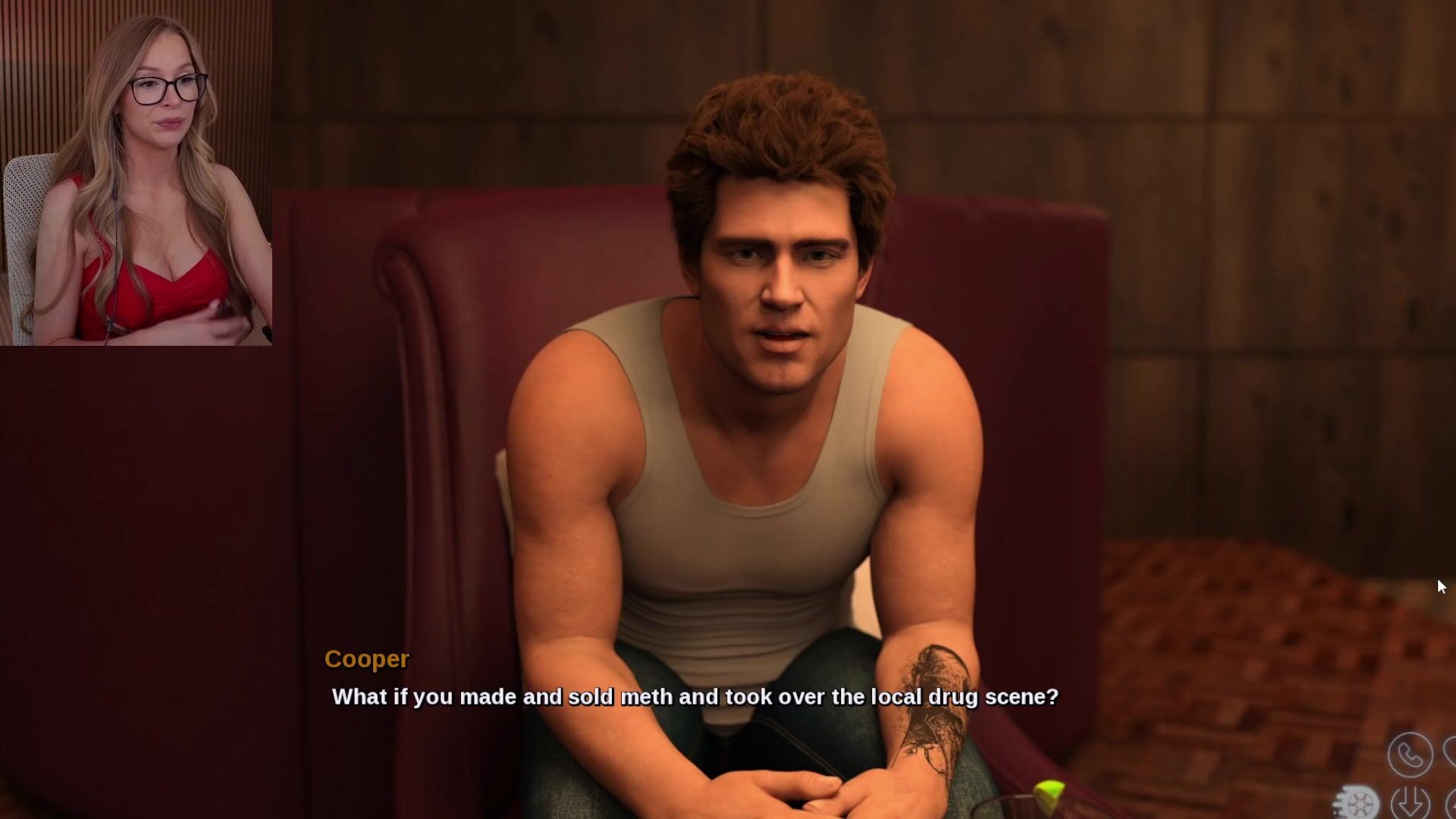Image resolution: width=1456 pixels, height=819 pixels.
Task: Open the partially visible heart icon
Action: click(x=1450, y=753)
